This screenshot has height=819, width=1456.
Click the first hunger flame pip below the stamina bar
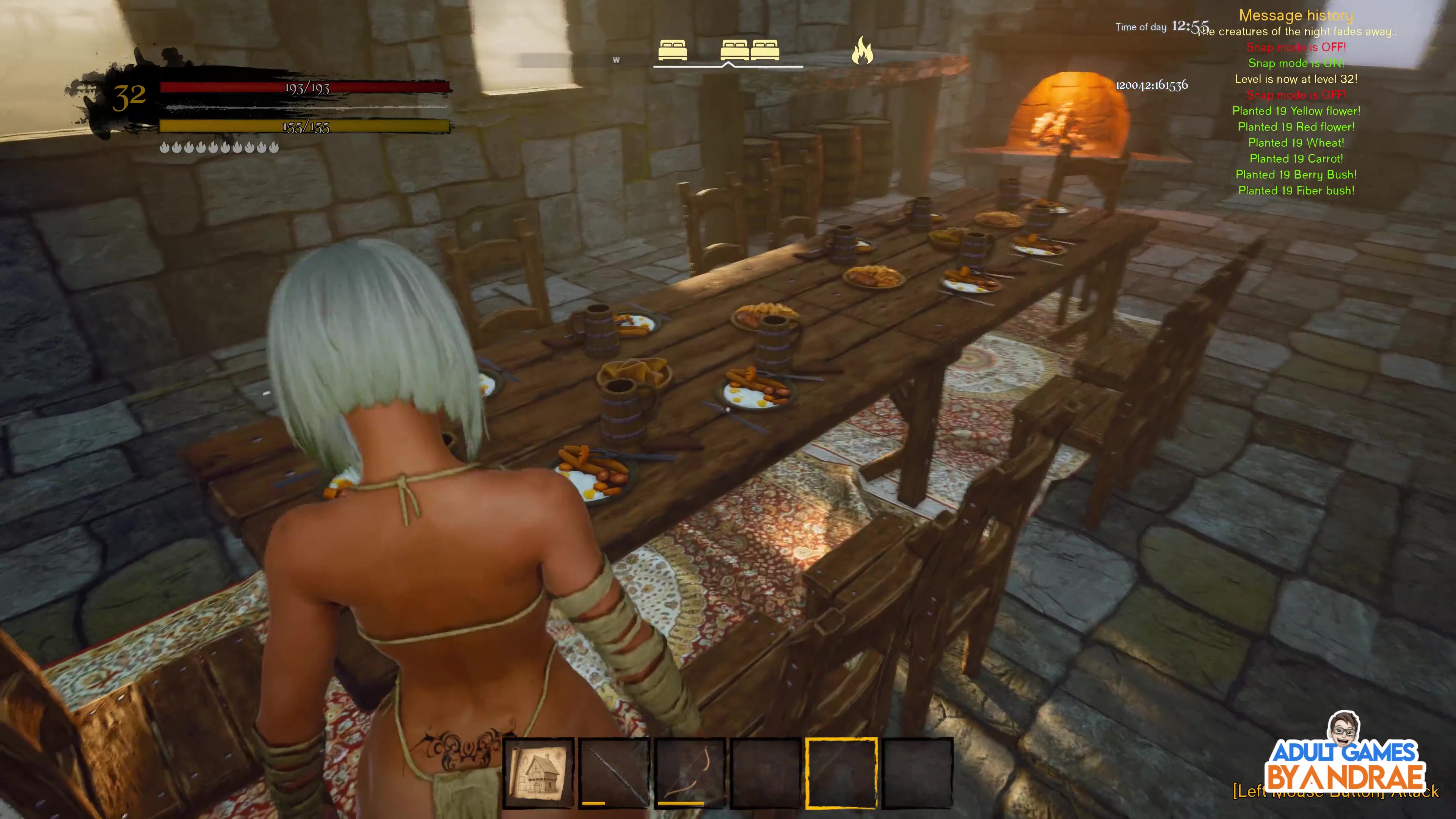click(165, 147)
